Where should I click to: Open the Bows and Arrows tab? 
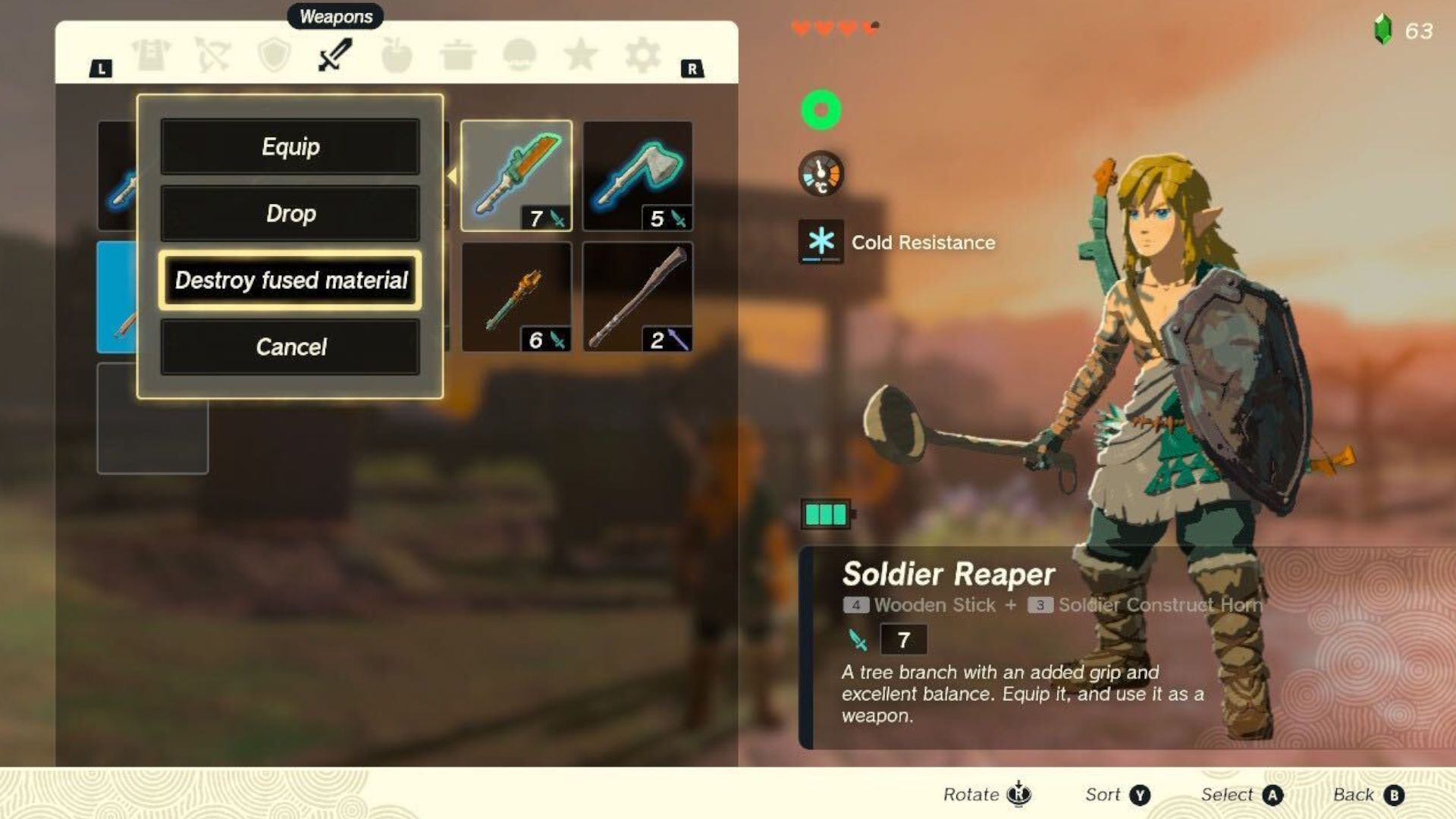pos(213,55)
